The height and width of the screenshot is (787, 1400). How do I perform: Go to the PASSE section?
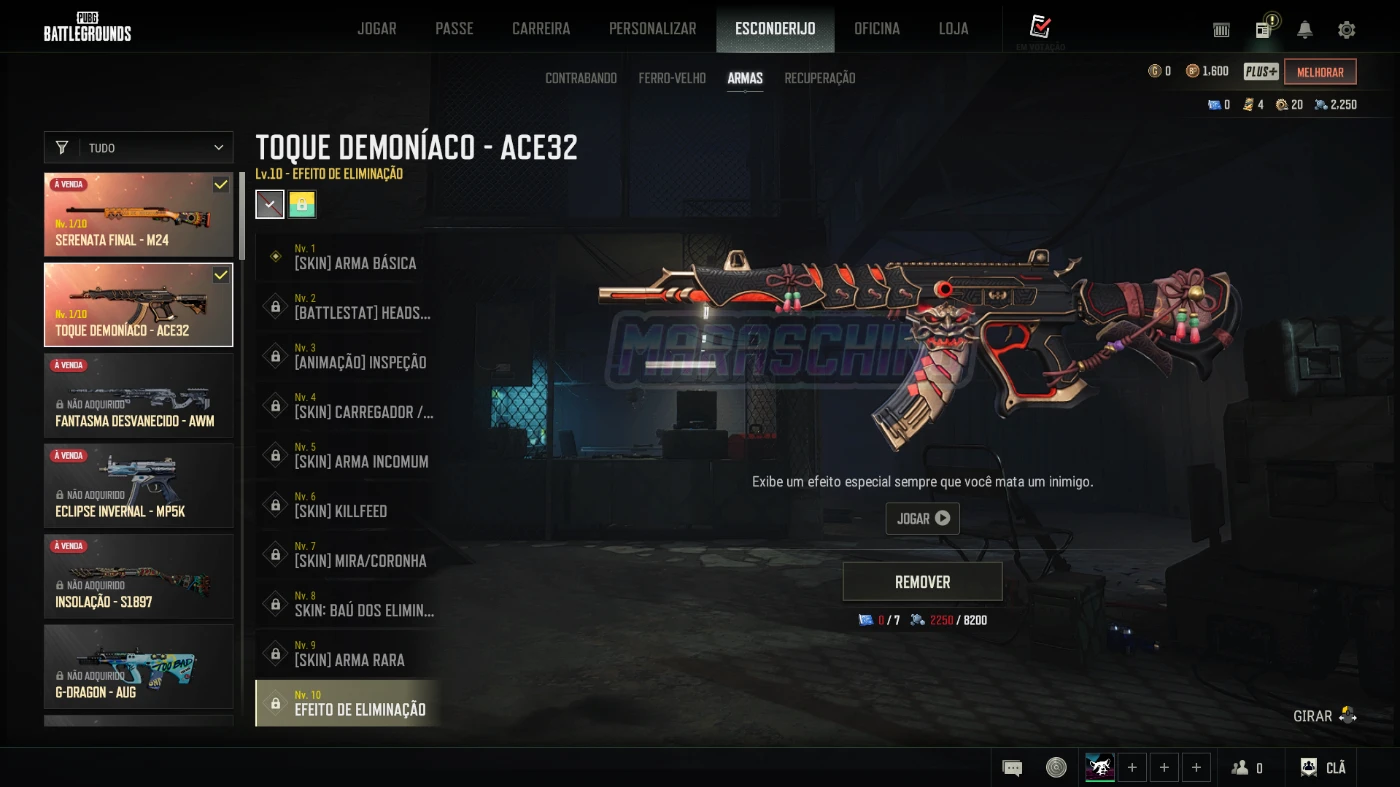[x=454, y=29]
